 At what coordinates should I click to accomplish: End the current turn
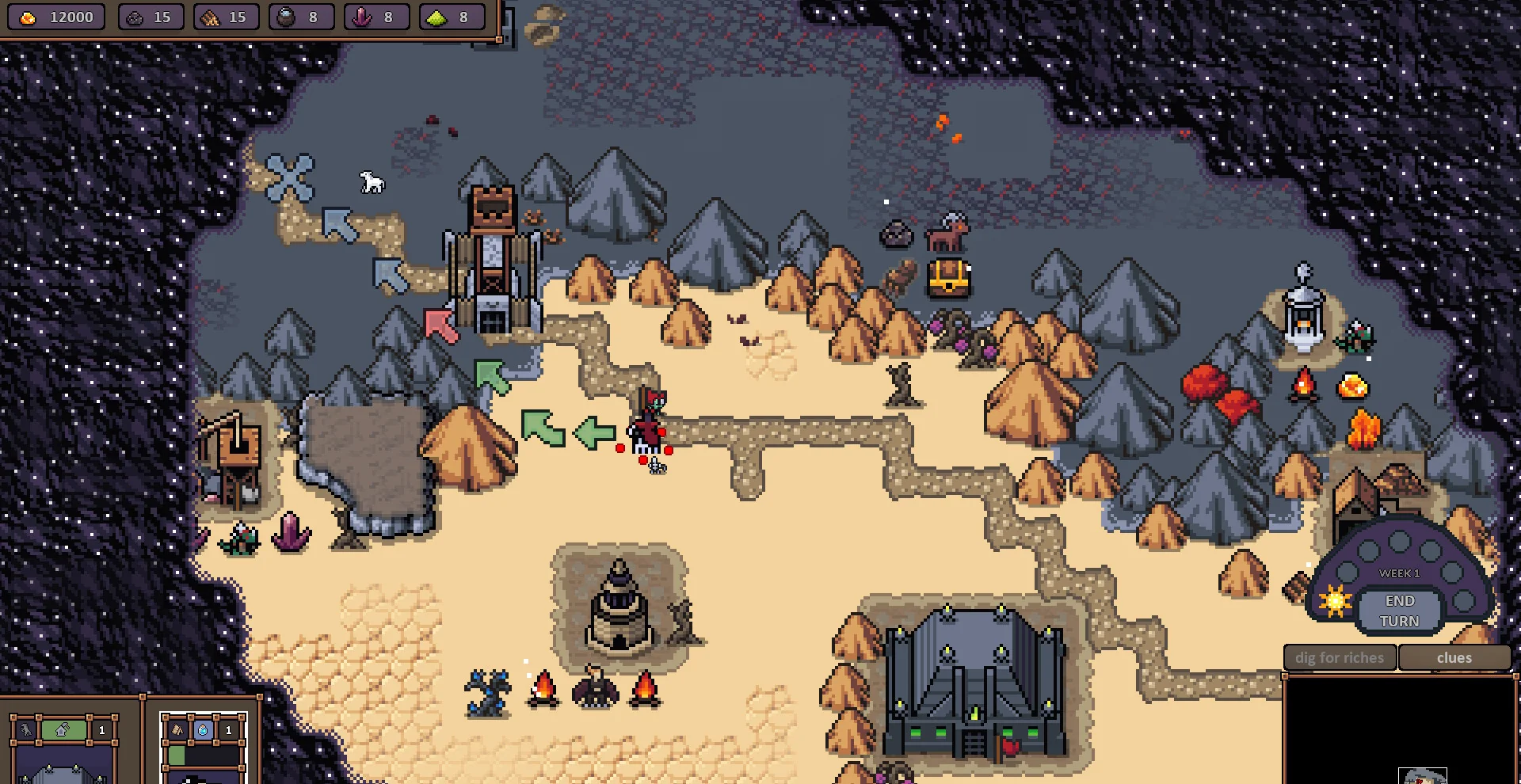coord(1399,611)
